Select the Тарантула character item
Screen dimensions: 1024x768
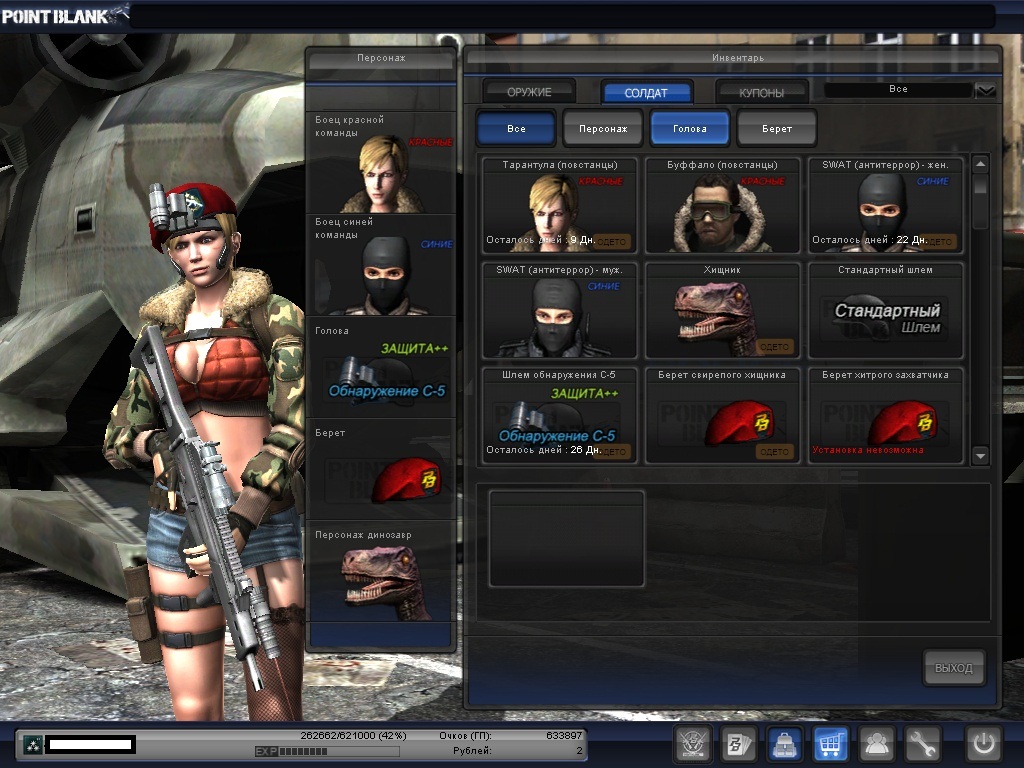pos(559,205)
